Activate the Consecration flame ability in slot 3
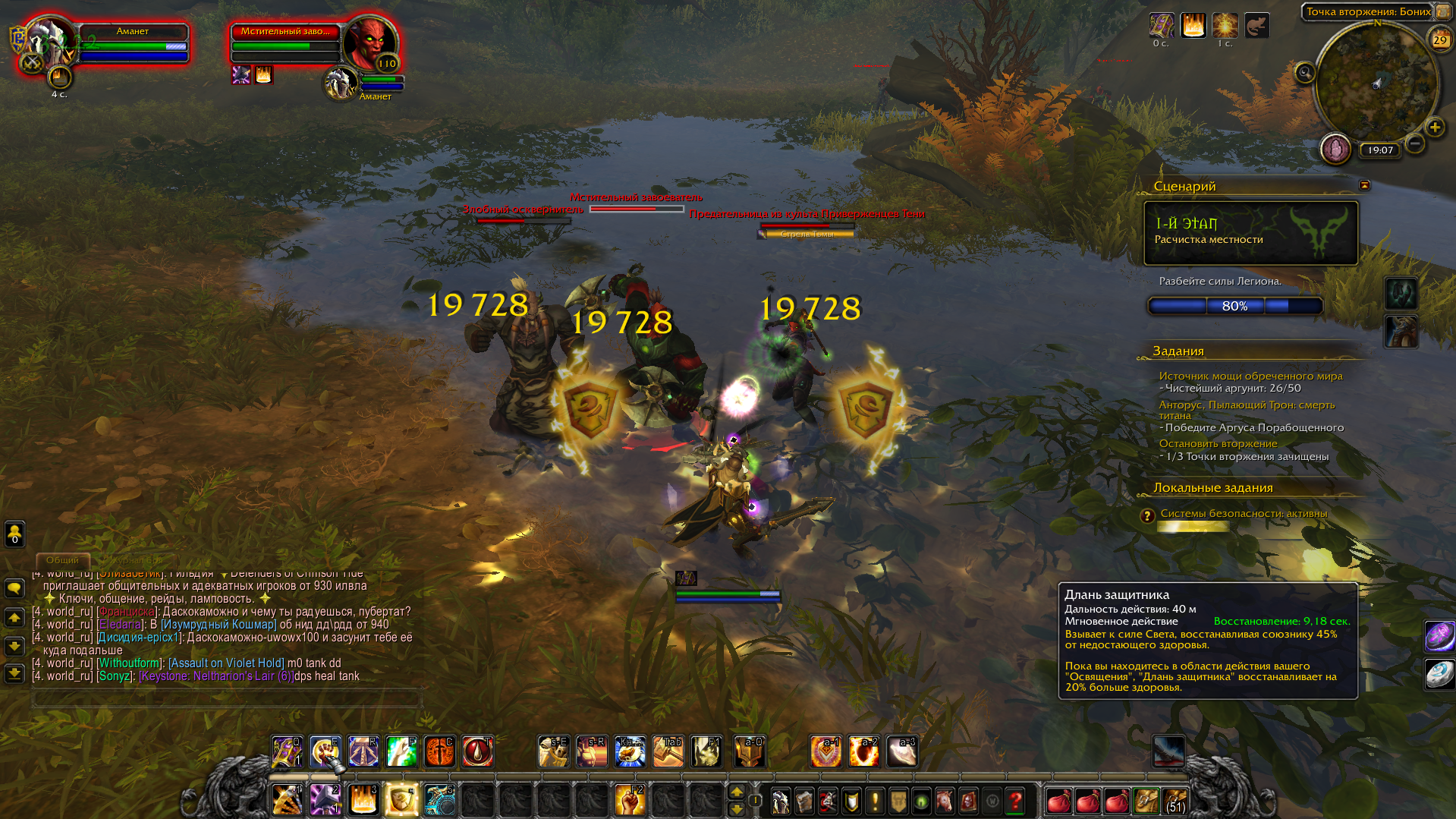Image resolution: width=1456 pixels, height=819 pixels. (x=363, y=800)
